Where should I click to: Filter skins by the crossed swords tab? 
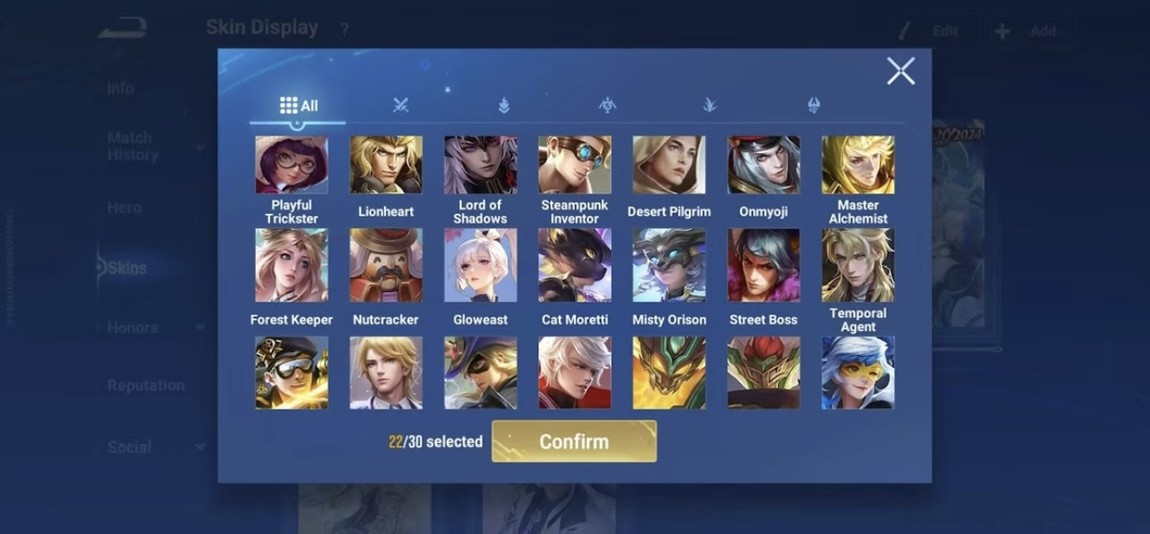[x=401, y=105]
